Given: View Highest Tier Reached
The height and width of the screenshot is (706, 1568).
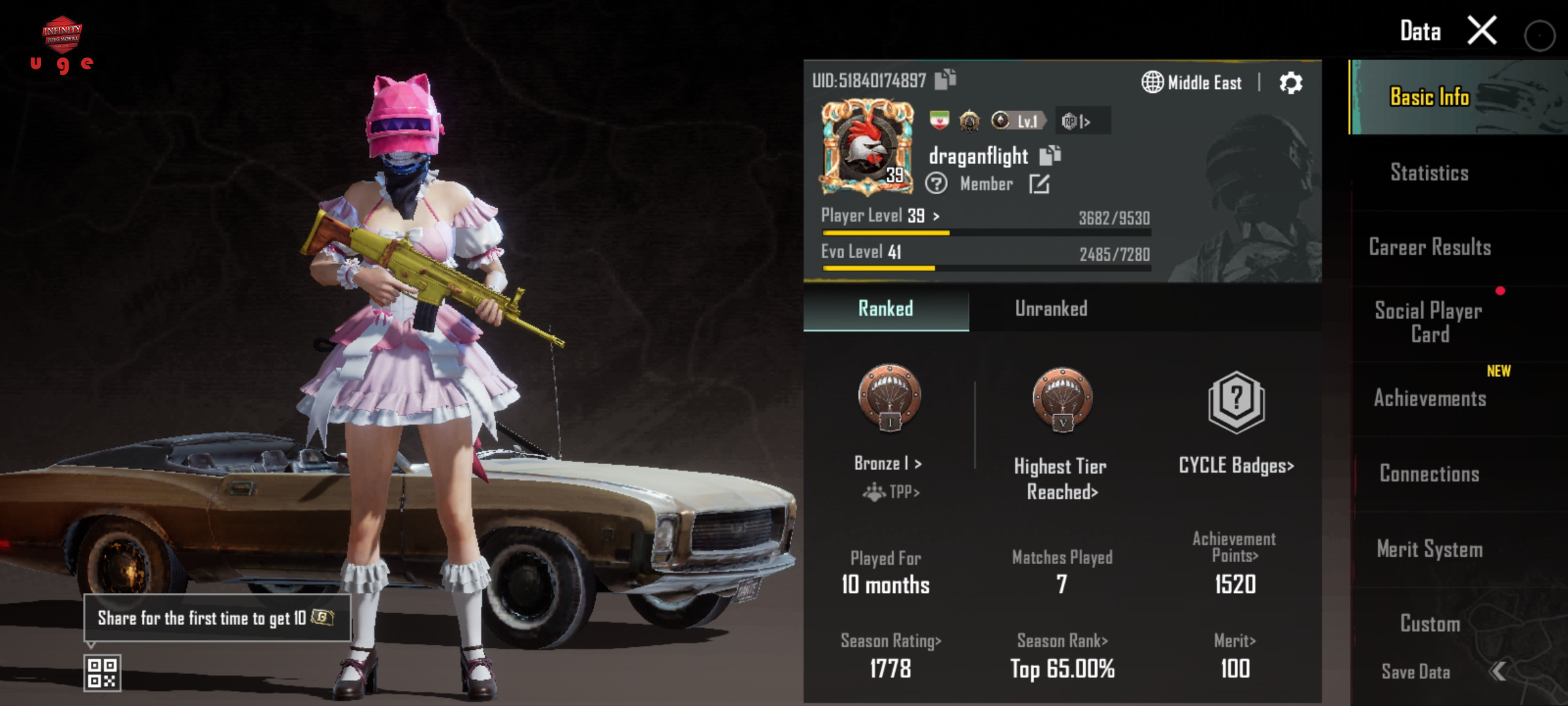Looking at the screenshot, I should pos(1062,479).
